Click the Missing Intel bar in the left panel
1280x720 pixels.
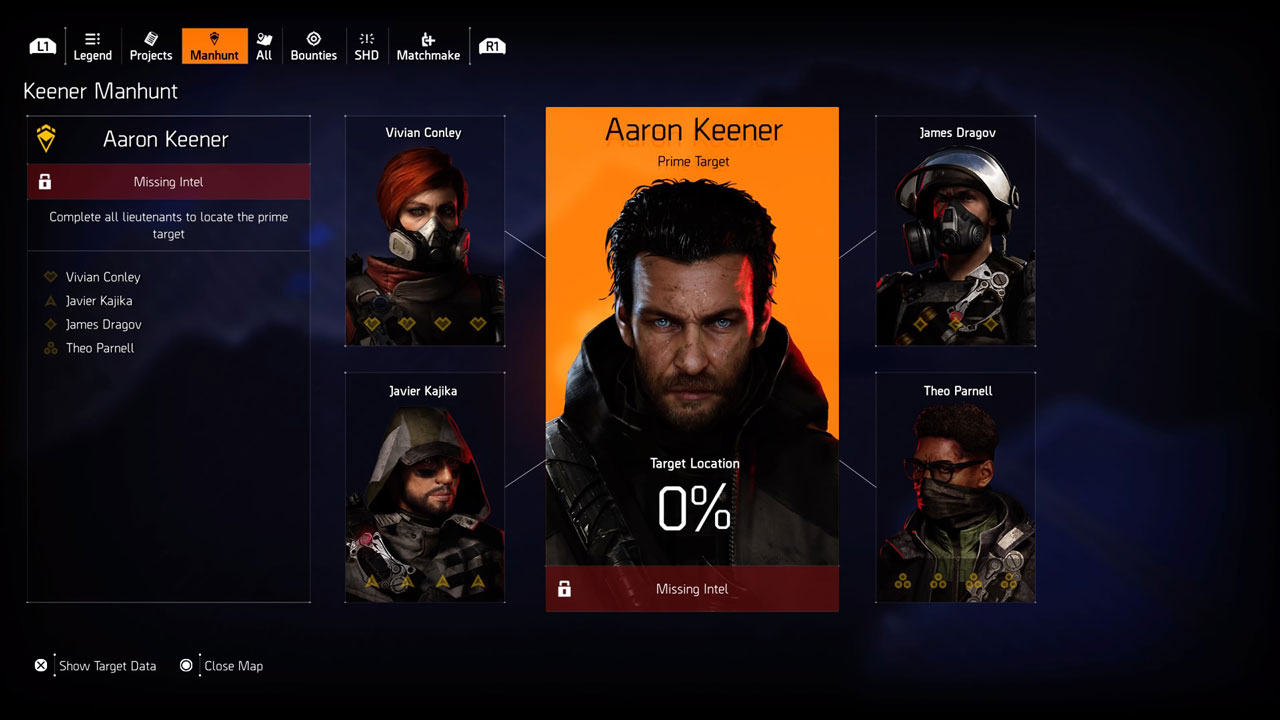pos(168,182)
